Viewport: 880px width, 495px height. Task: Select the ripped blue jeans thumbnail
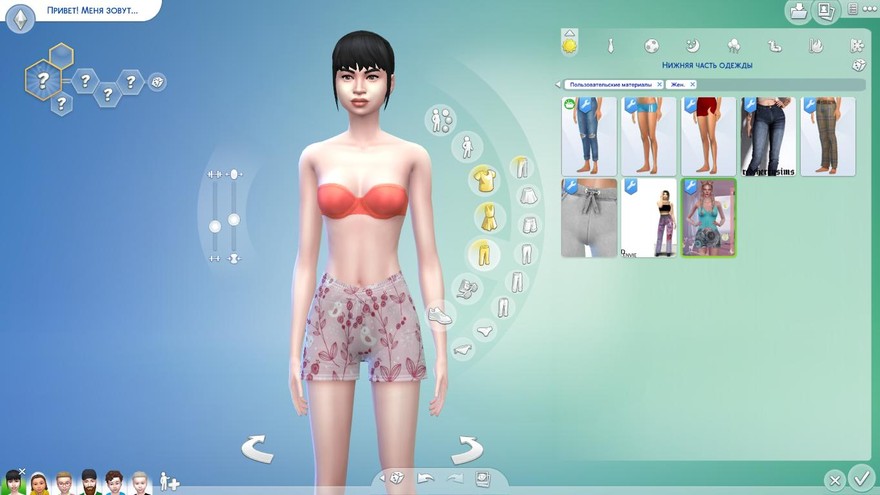click(588, 136)
